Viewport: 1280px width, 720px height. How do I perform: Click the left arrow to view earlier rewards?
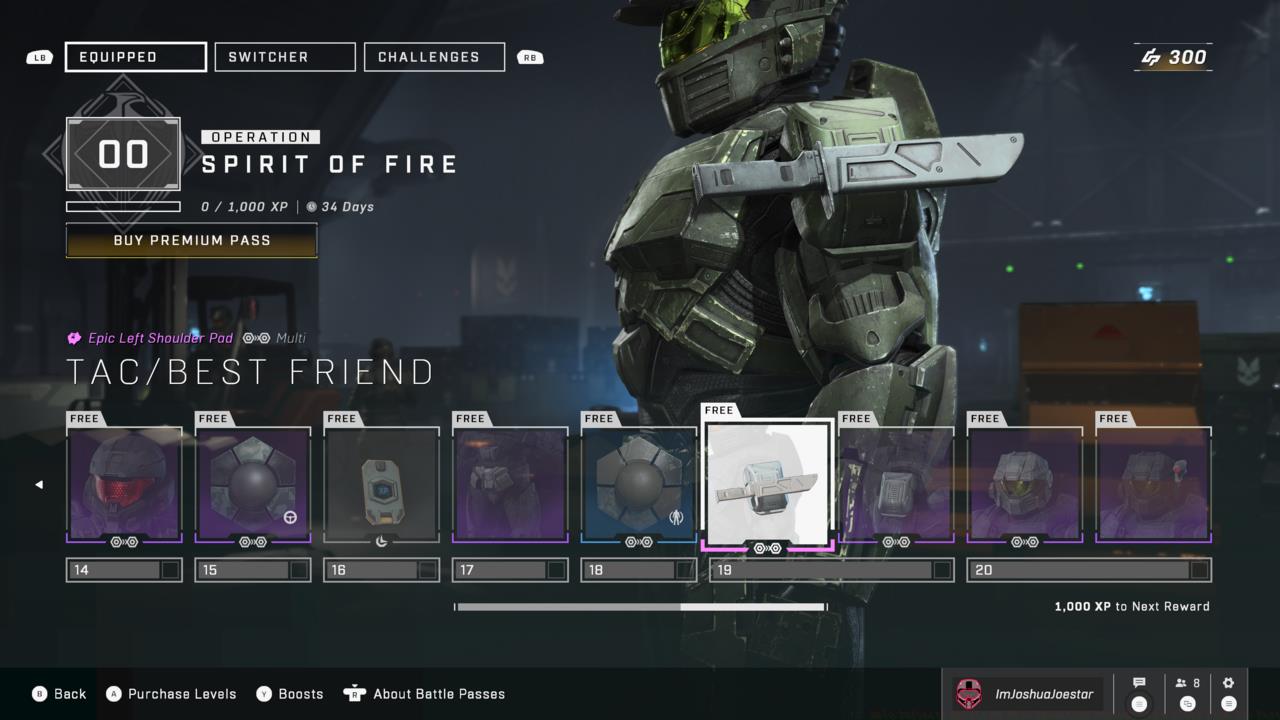39,484
